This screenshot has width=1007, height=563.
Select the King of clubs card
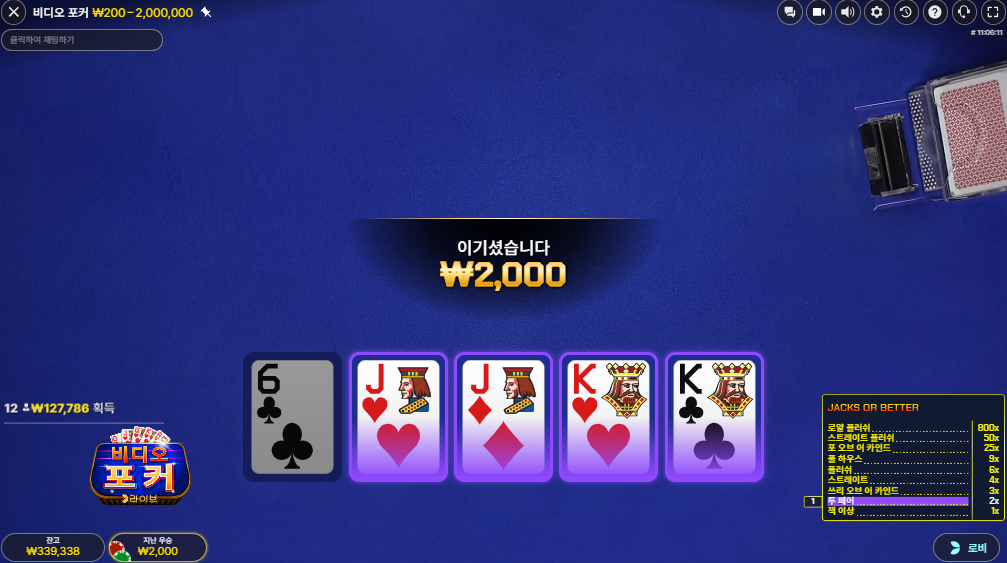click(714, 416)
